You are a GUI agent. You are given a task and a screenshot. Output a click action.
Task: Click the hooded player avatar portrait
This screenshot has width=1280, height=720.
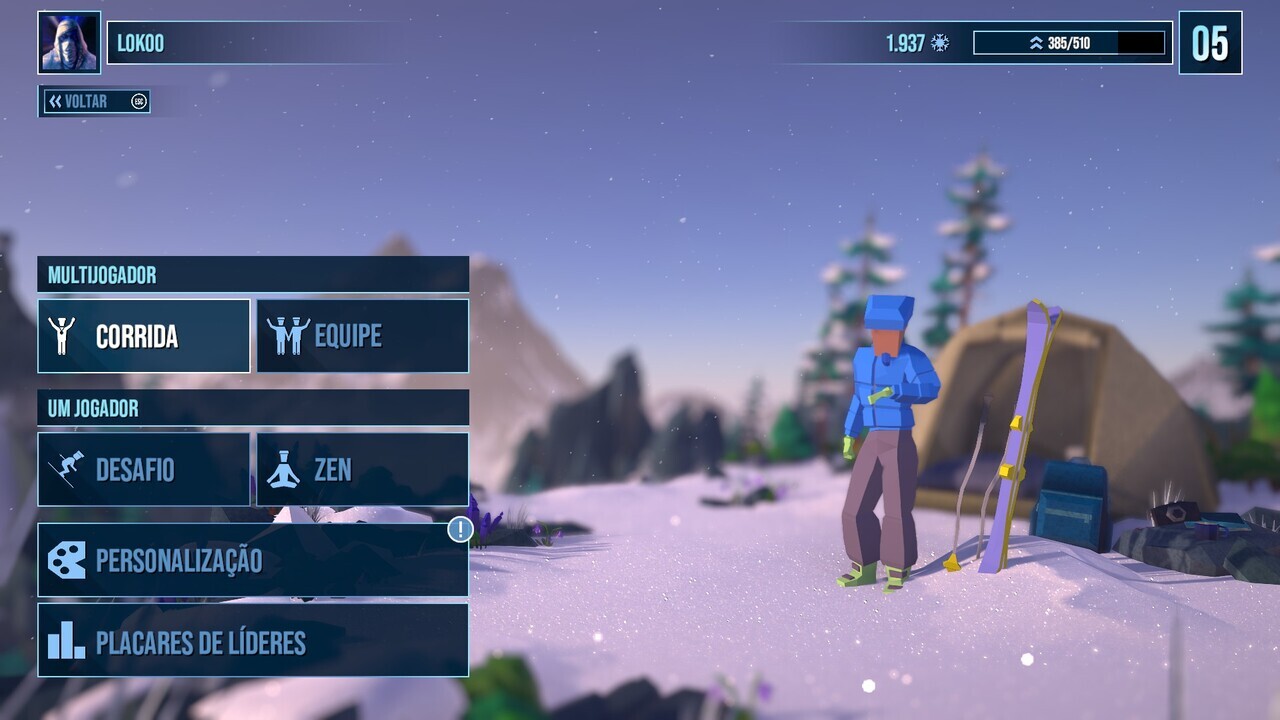pyautogui.click(x=69, y=43)
